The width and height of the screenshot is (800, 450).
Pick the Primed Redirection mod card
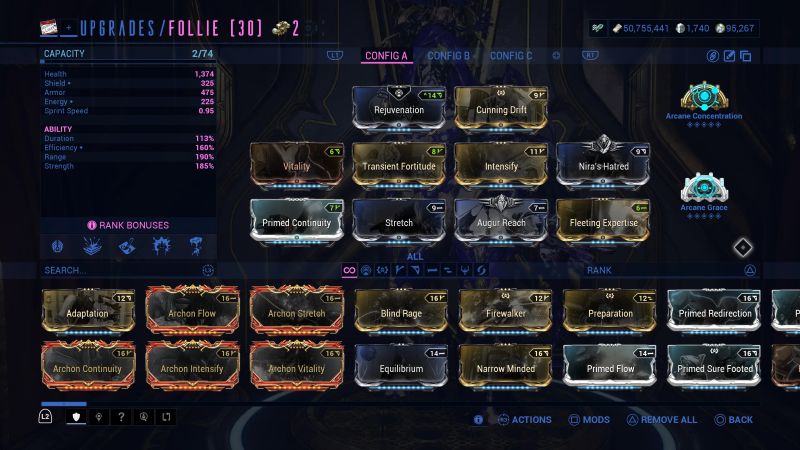(713, 312)
